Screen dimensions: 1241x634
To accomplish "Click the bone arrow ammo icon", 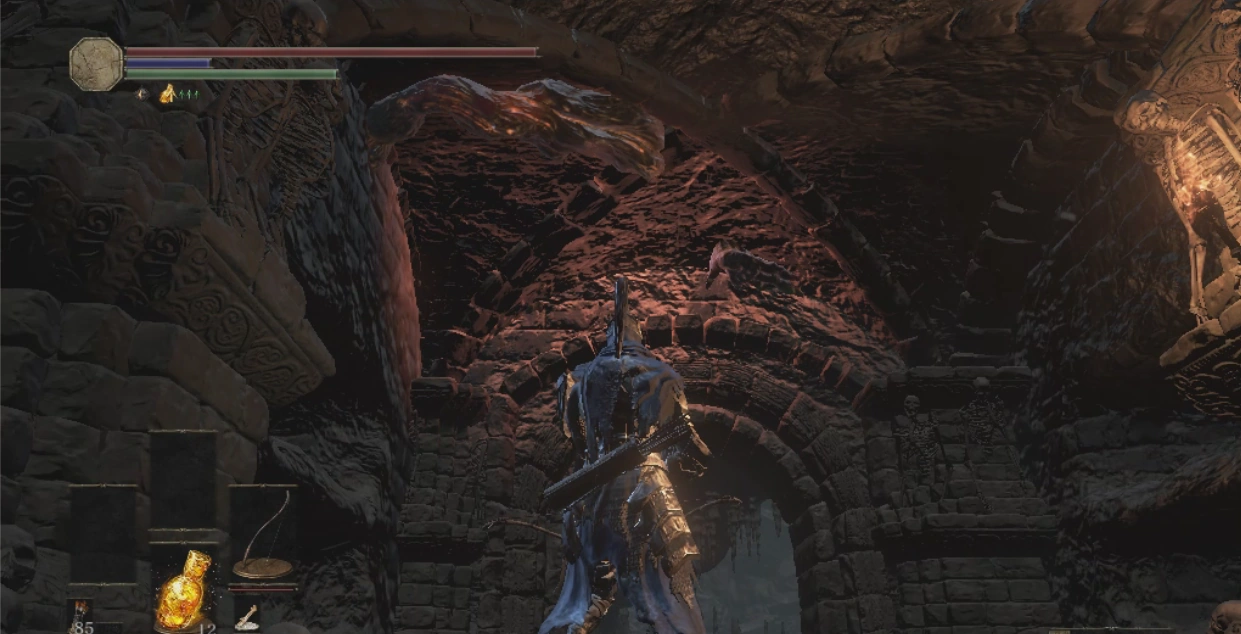I will point(246,618).
